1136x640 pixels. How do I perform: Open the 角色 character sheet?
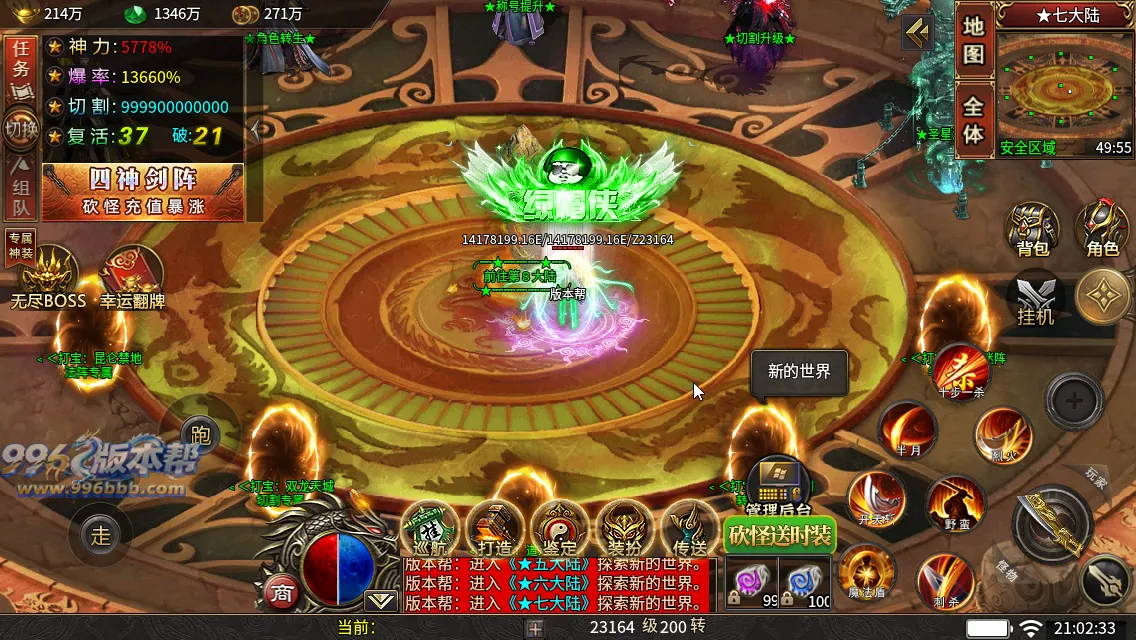[x=1102, y=229]
